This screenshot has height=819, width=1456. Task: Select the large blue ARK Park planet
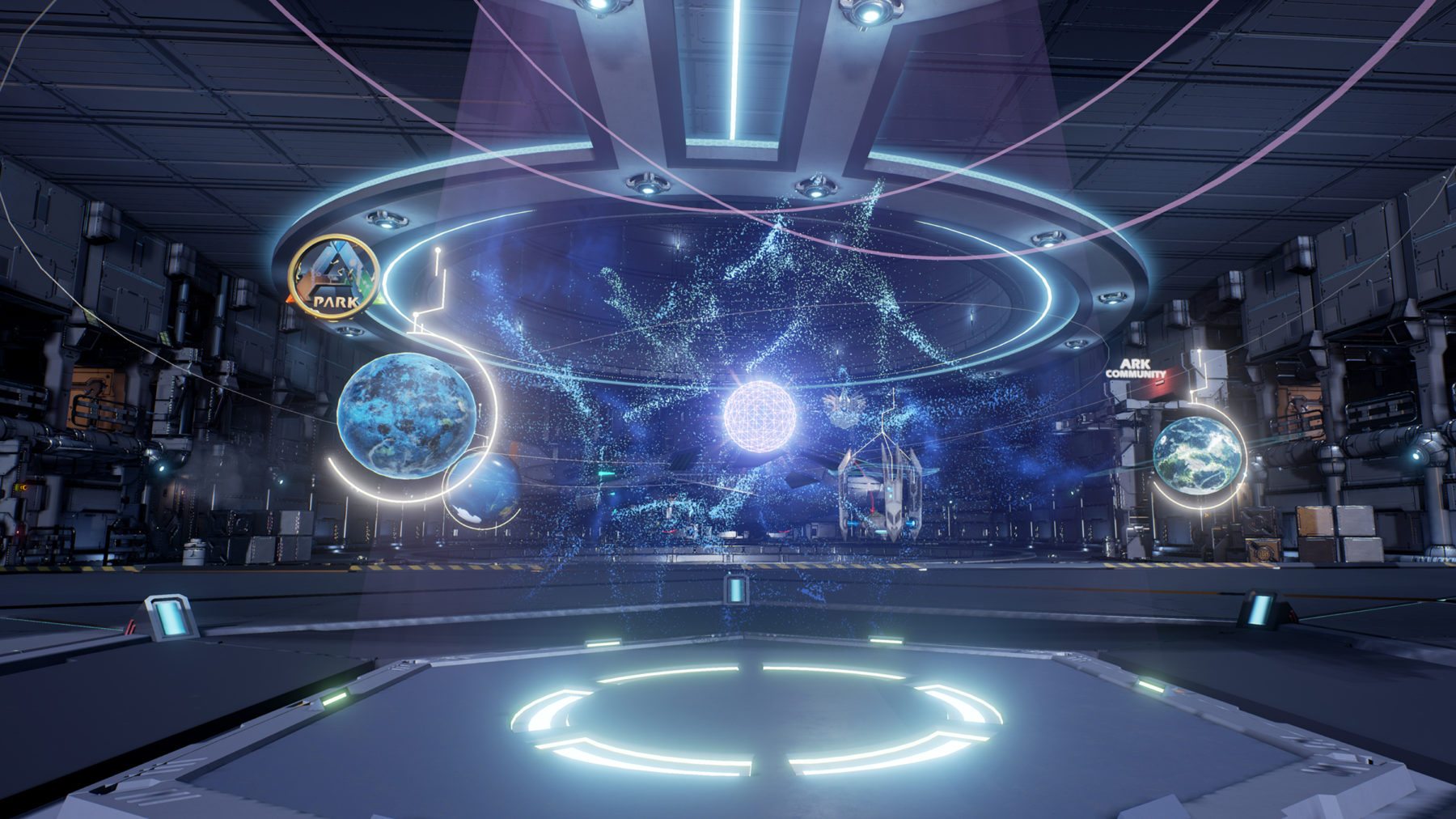(x=405, y=412)
